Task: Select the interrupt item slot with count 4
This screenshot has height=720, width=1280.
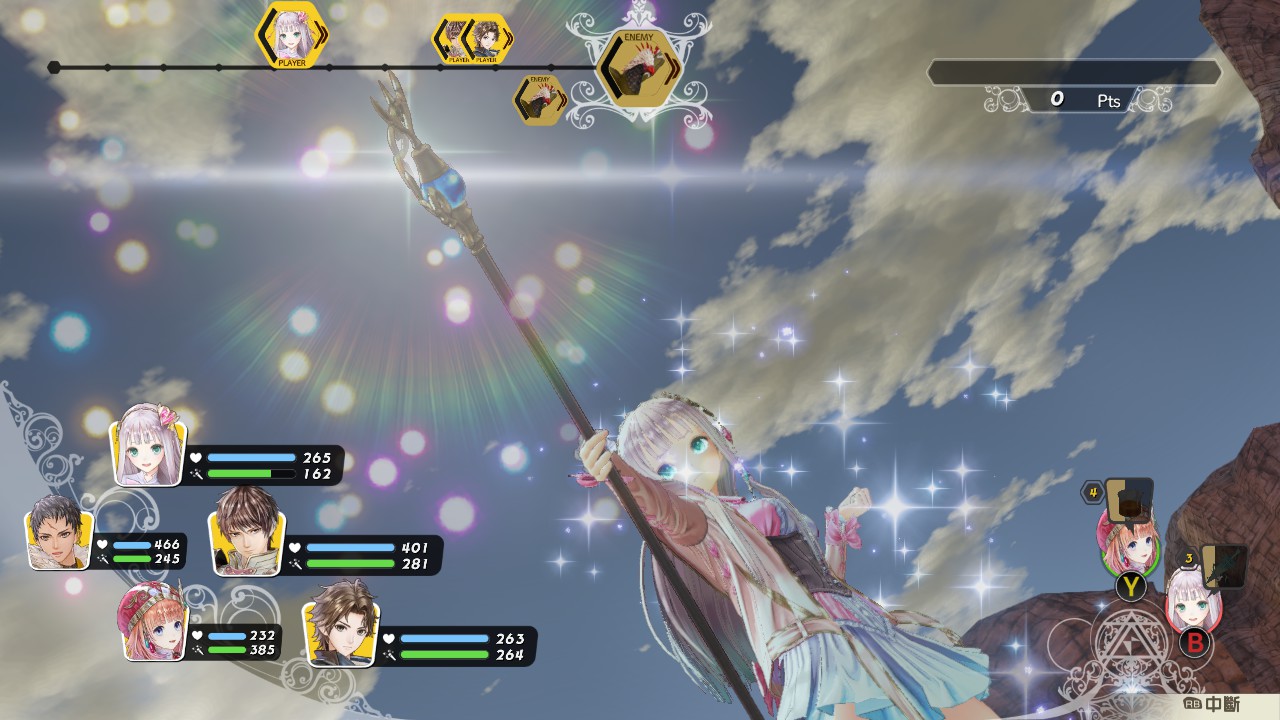Action: pos(1128,497)
